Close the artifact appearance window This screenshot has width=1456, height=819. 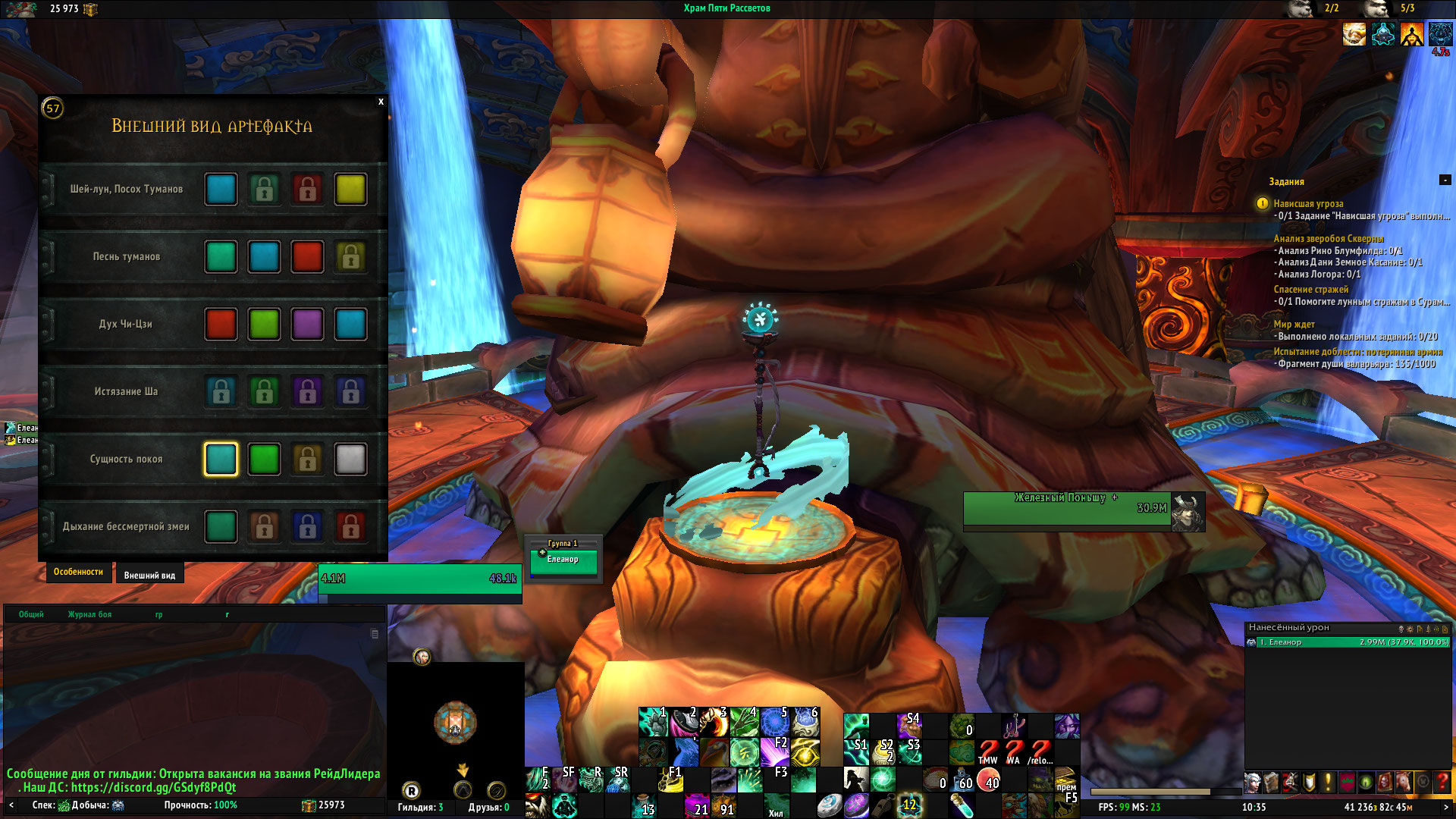381,102
